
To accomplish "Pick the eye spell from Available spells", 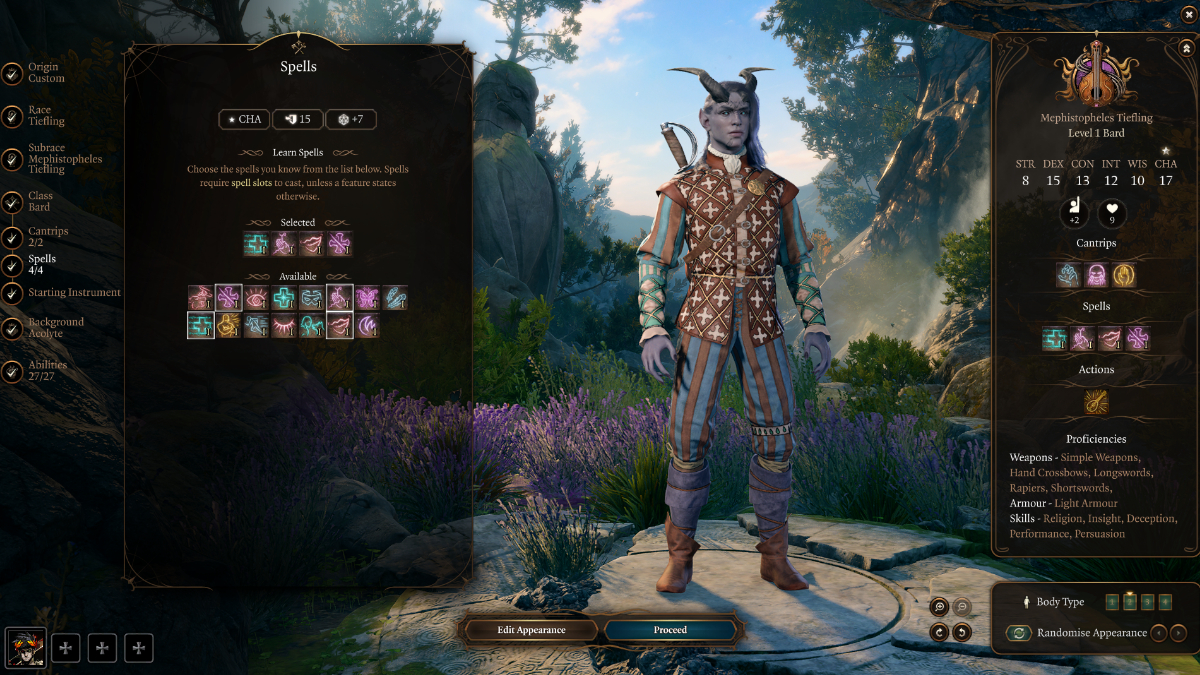I will click(256, 297).
